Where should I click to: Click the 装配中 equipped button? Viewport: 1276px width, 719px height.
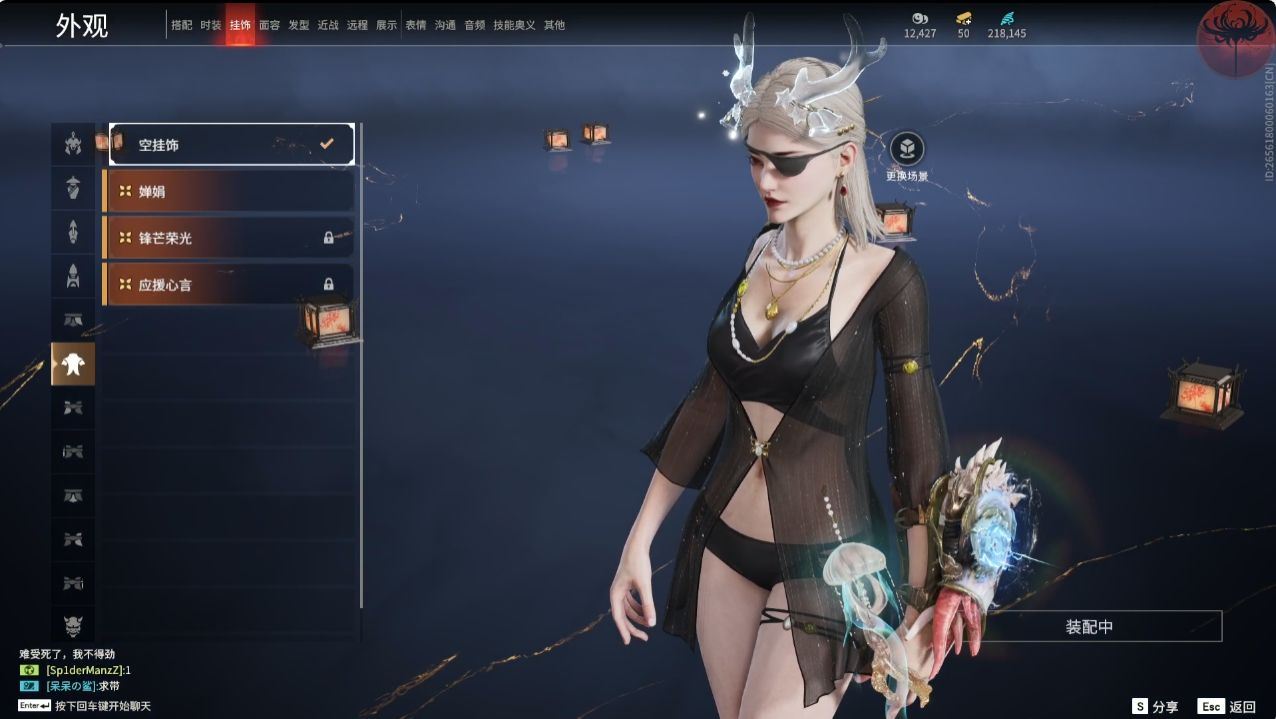[x=1089, y=627]
